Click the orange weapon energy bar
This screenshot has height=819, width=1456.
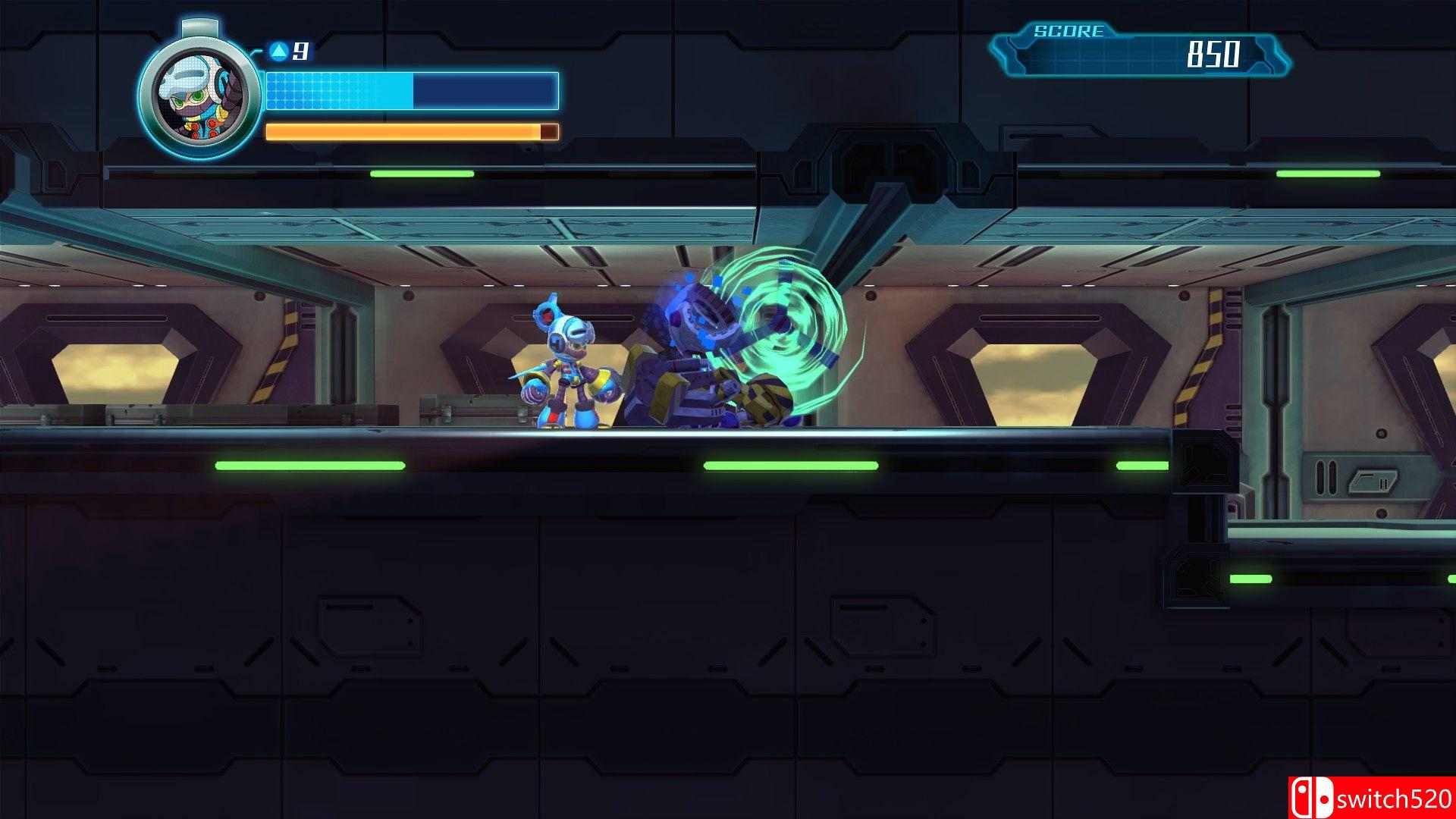(x=402, y=130)
